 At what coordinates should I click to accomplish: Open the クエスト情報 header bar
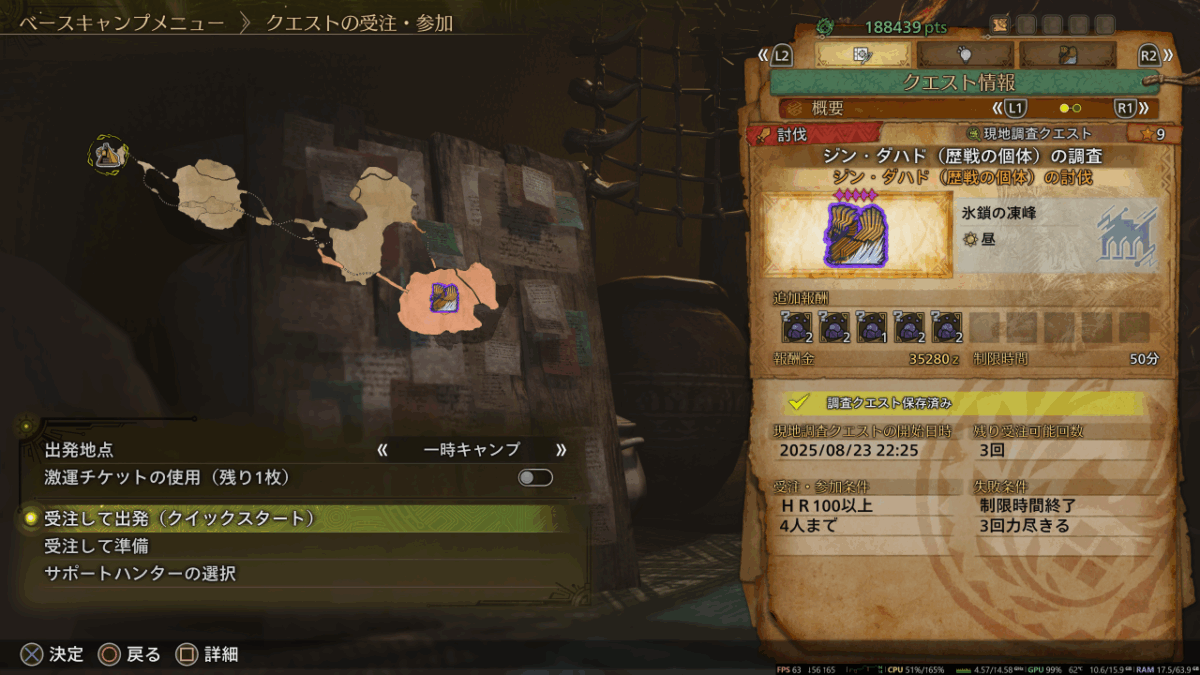(965, 82)
